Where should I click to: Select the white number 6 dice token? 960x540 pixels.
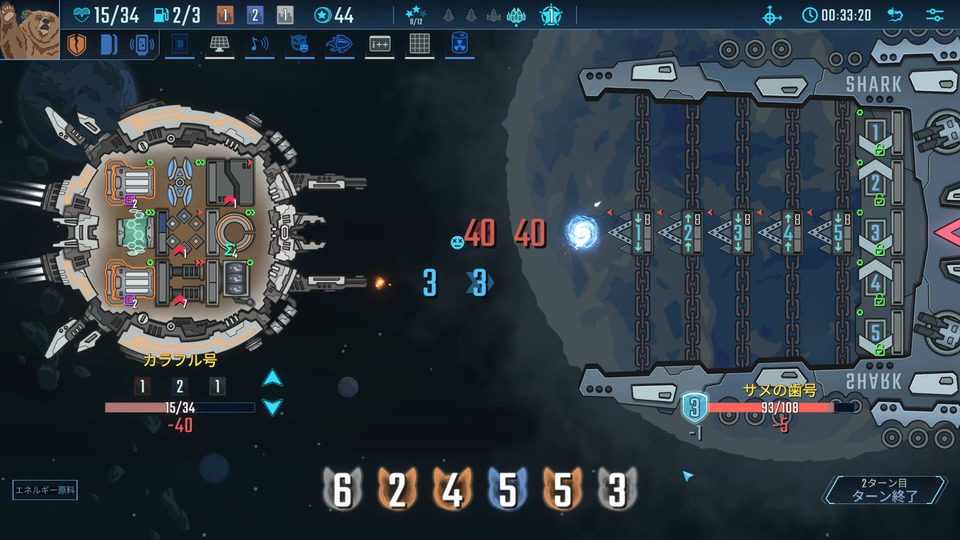(x=342, y=490)
